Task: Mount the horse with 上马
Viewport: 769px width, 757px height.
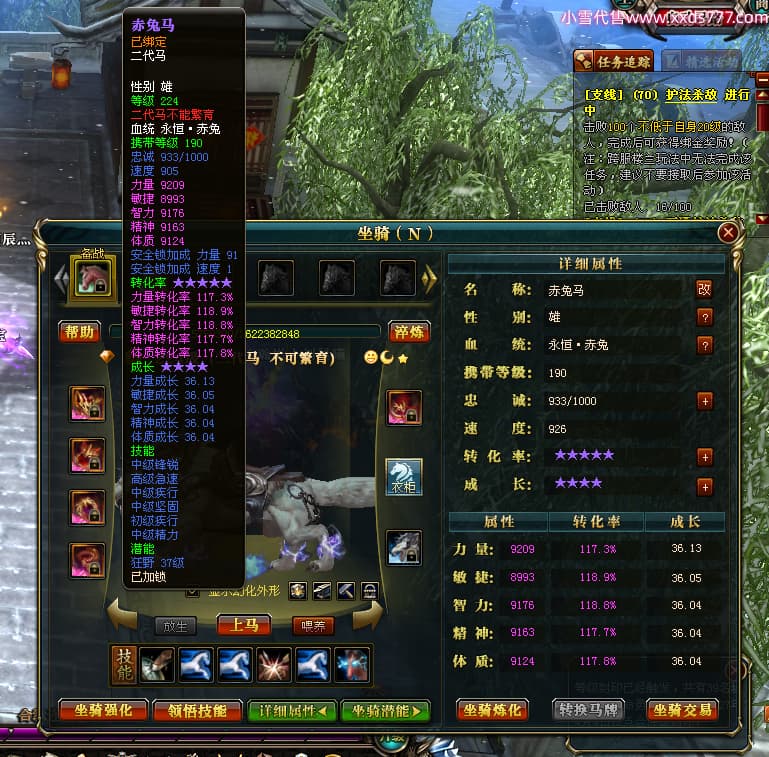Action: click(244, 625)
